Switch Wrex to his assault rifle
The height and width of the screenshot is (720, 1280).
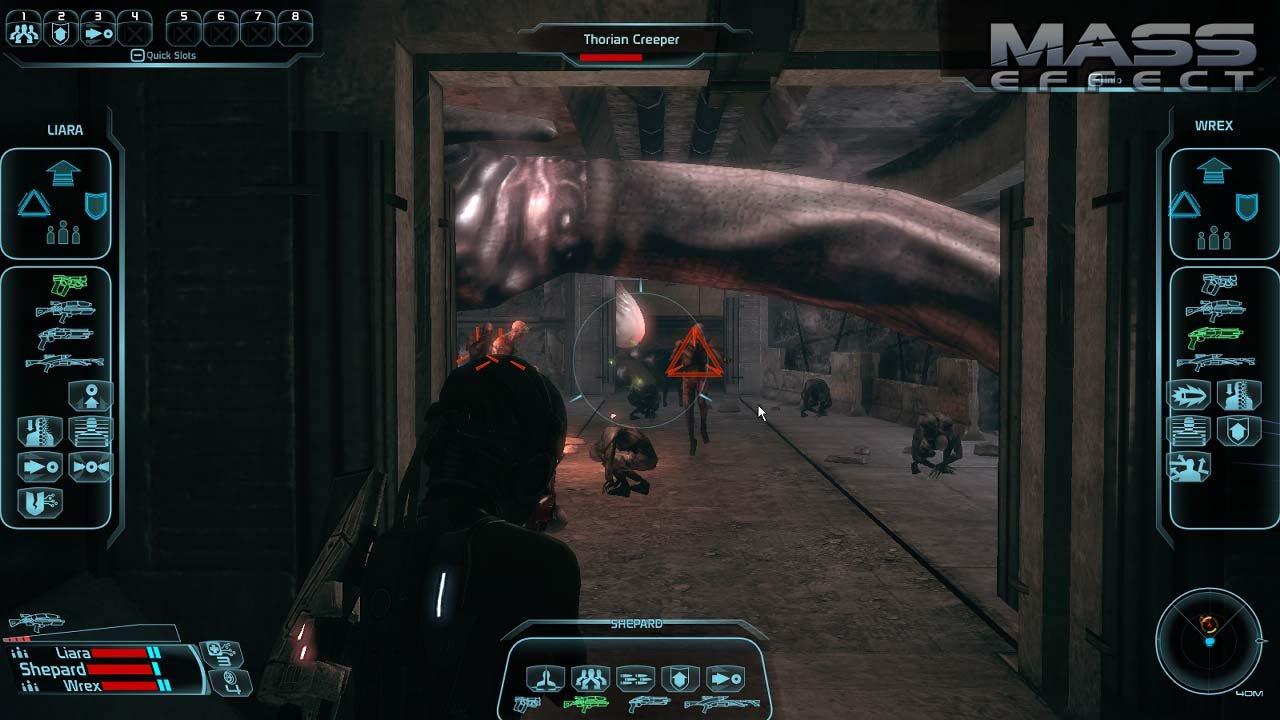tap(1214, 310)
